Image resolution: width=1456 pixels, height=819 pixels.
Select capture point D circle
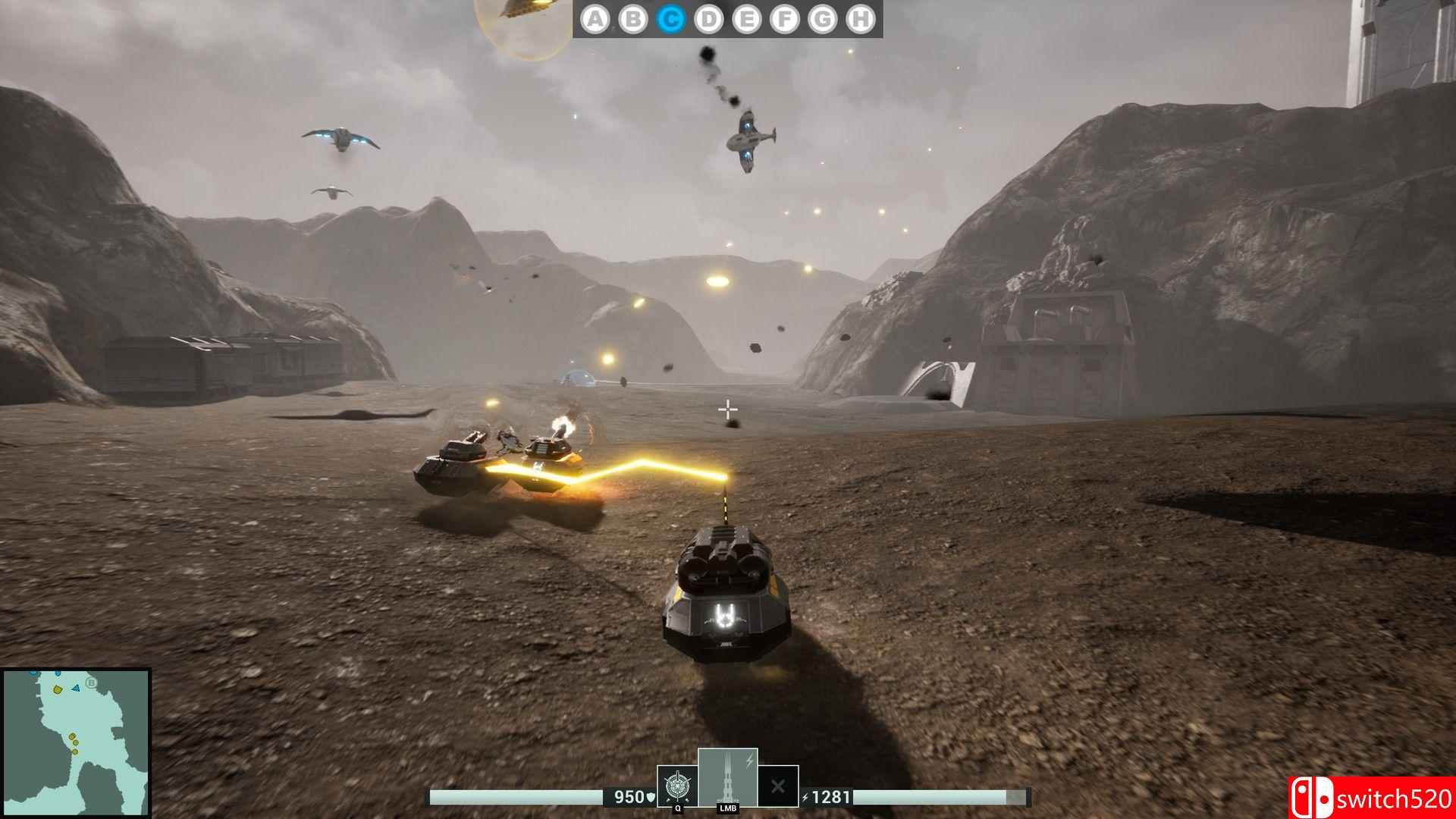tap(709, 19)
